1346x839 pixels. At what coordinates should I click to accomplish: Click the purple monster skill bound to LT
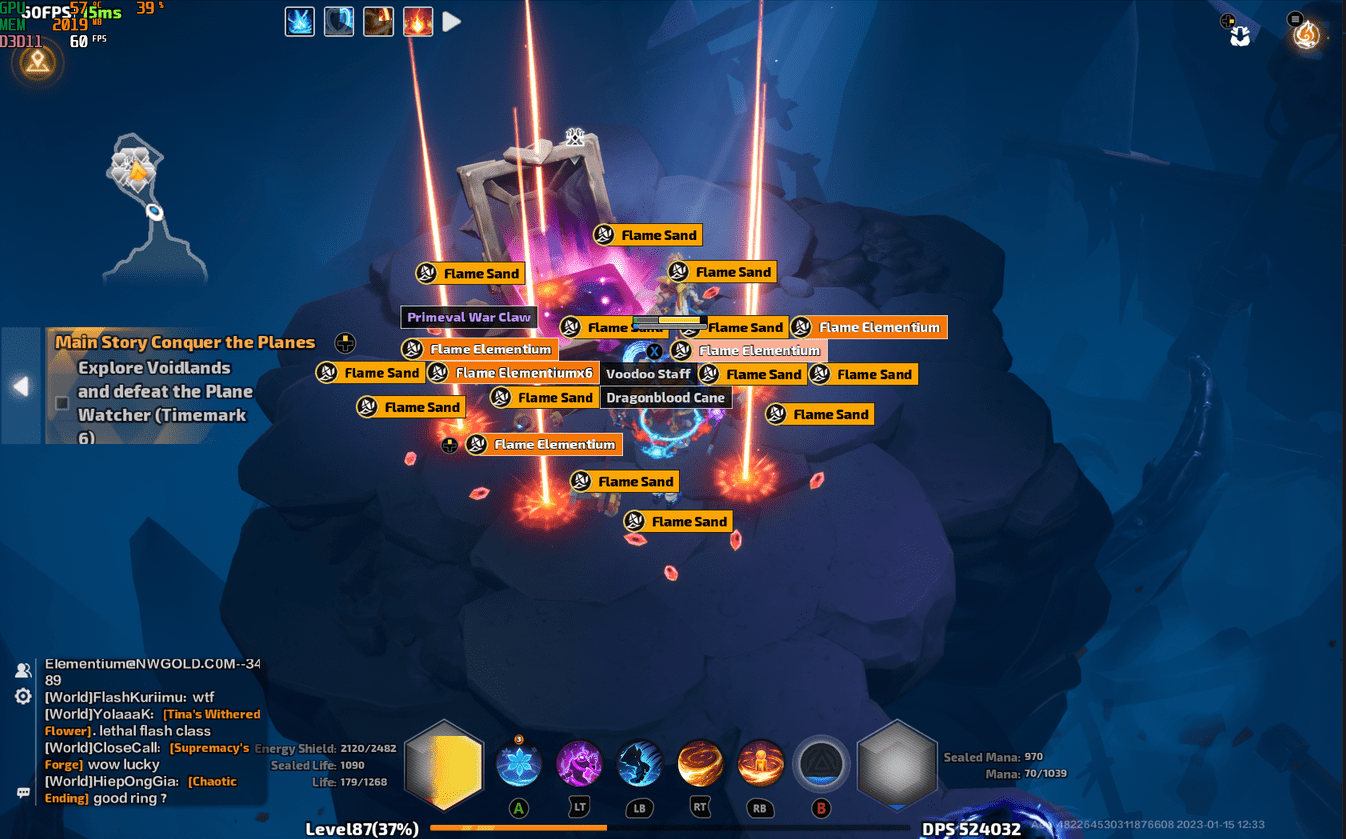click(x=579, y=763)
